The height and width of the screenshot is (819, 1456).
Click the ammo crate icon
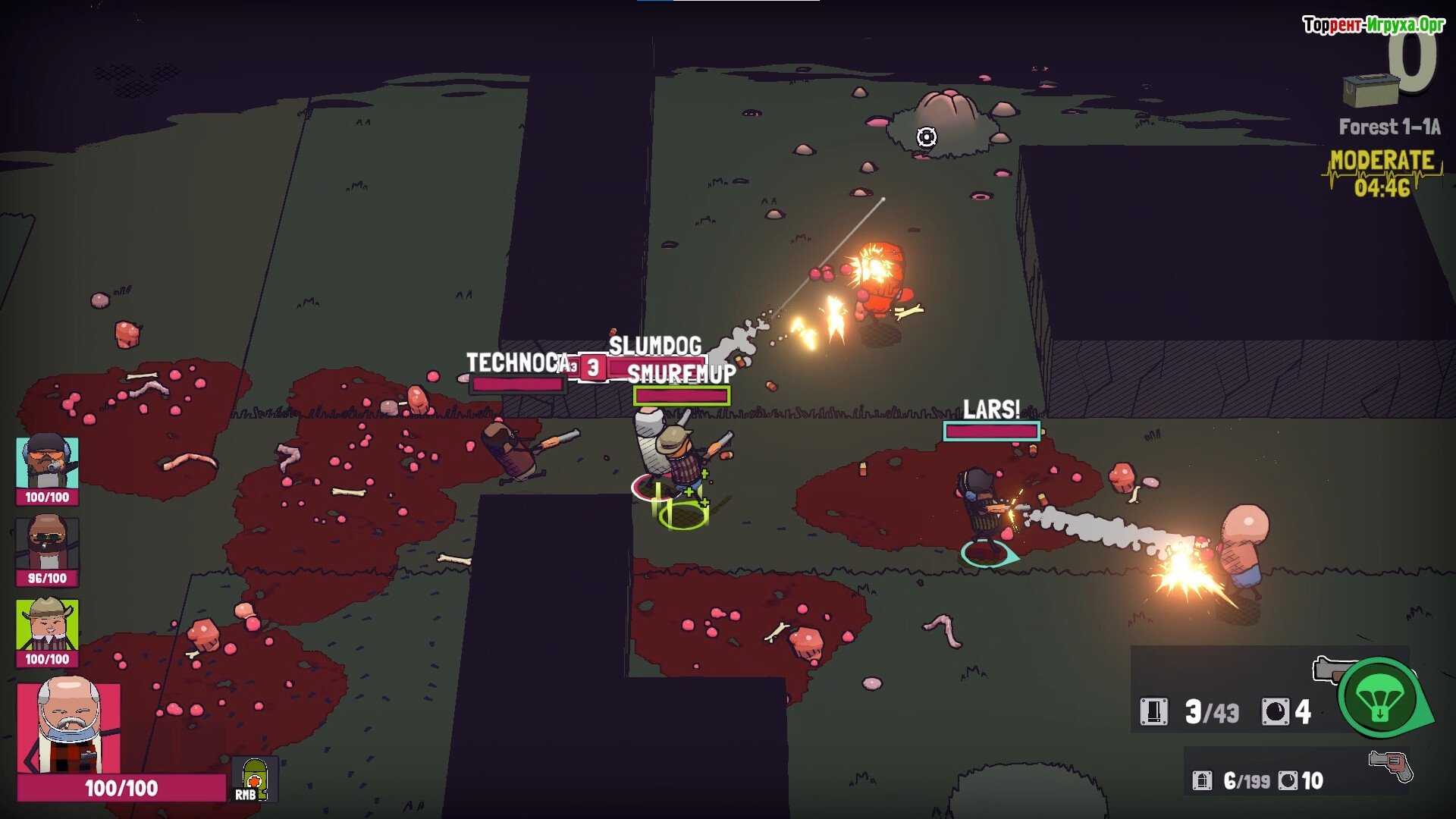tap(1370, 89)
